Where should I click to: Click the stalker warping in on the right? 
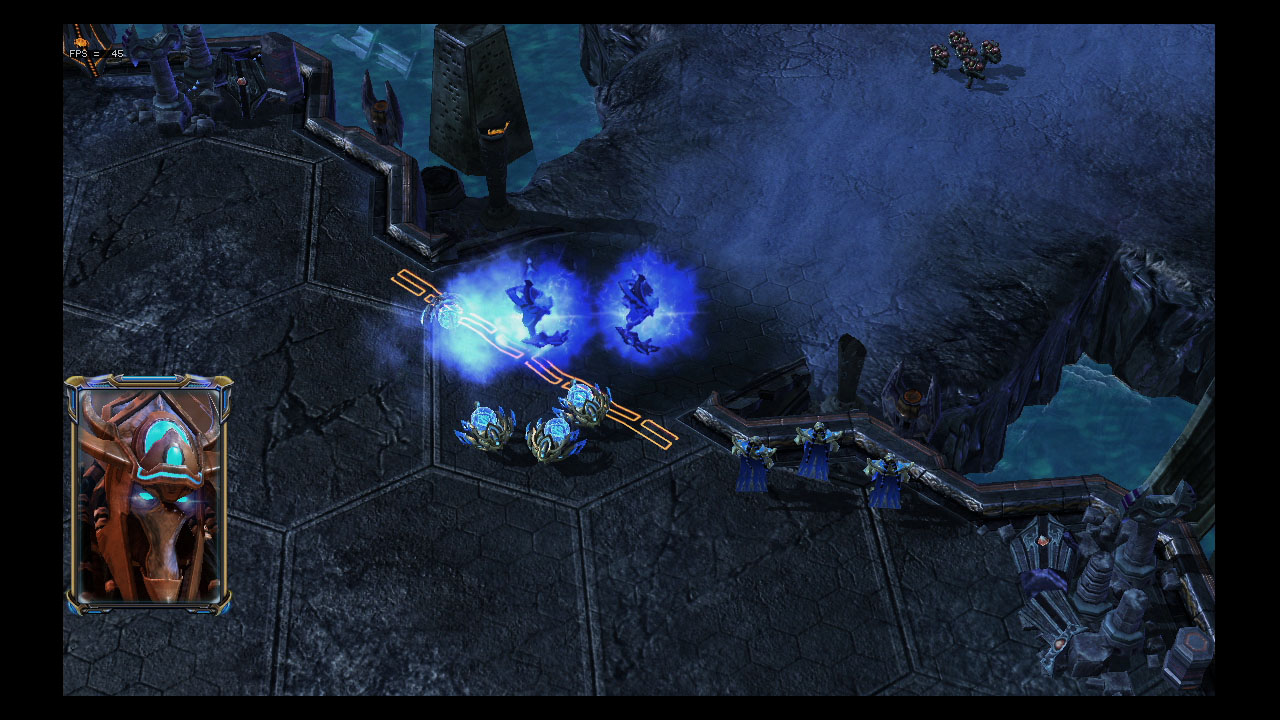[x=640, y=310]
